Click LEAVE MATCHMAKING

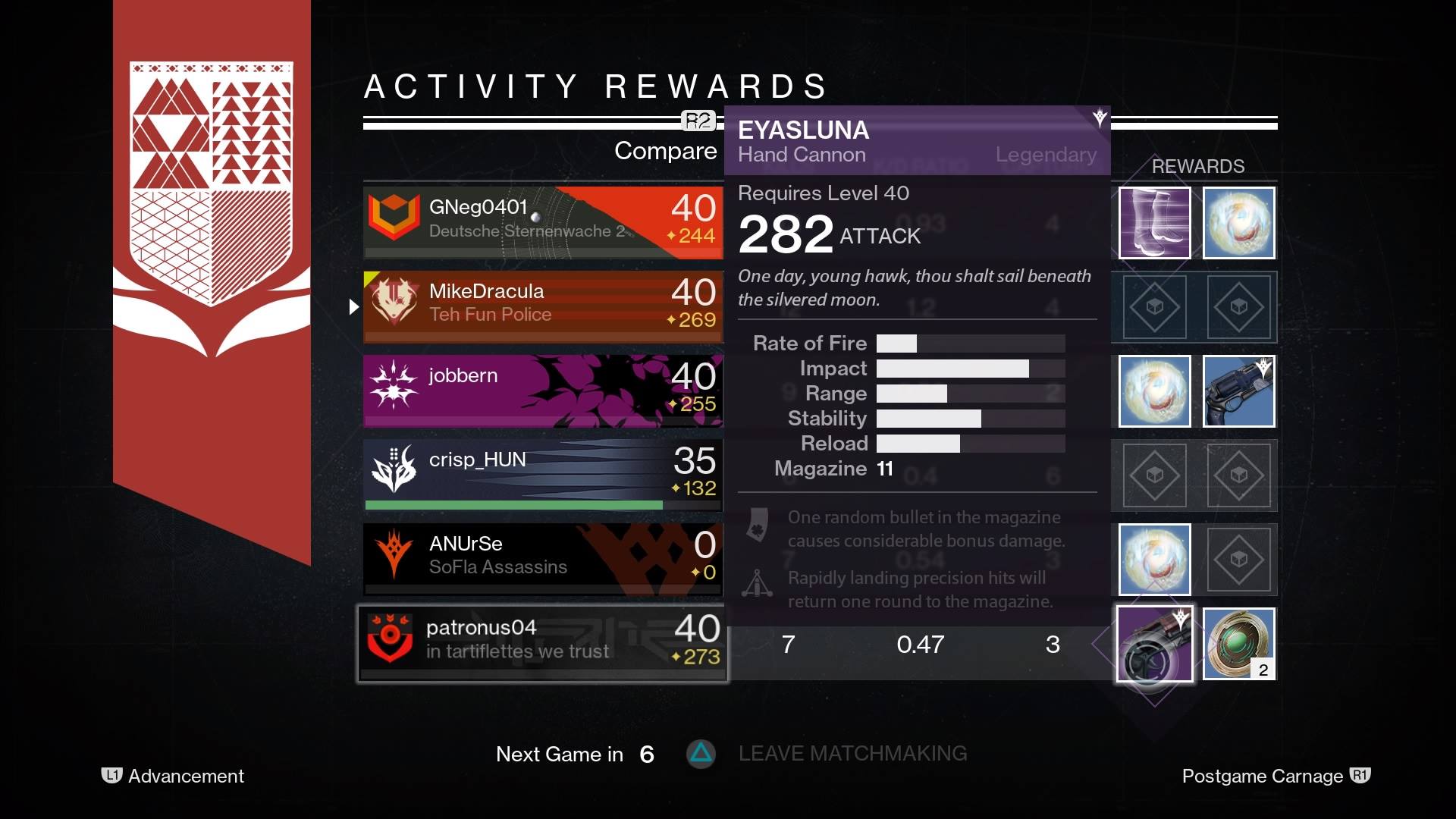click(x=852, y=754)
